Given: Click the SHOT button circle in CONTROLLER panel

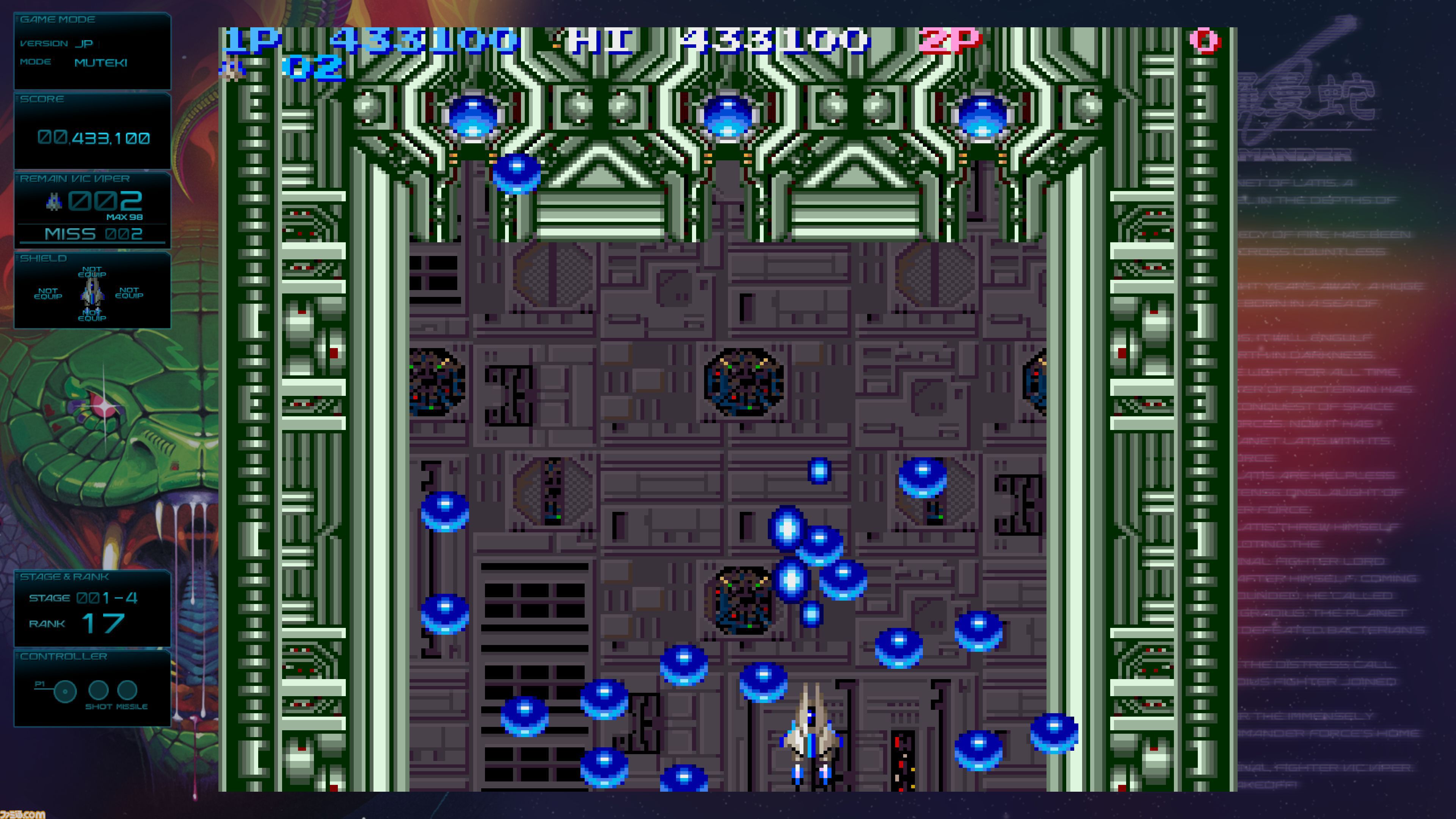Looking at the screenshot, I should 99,691.
